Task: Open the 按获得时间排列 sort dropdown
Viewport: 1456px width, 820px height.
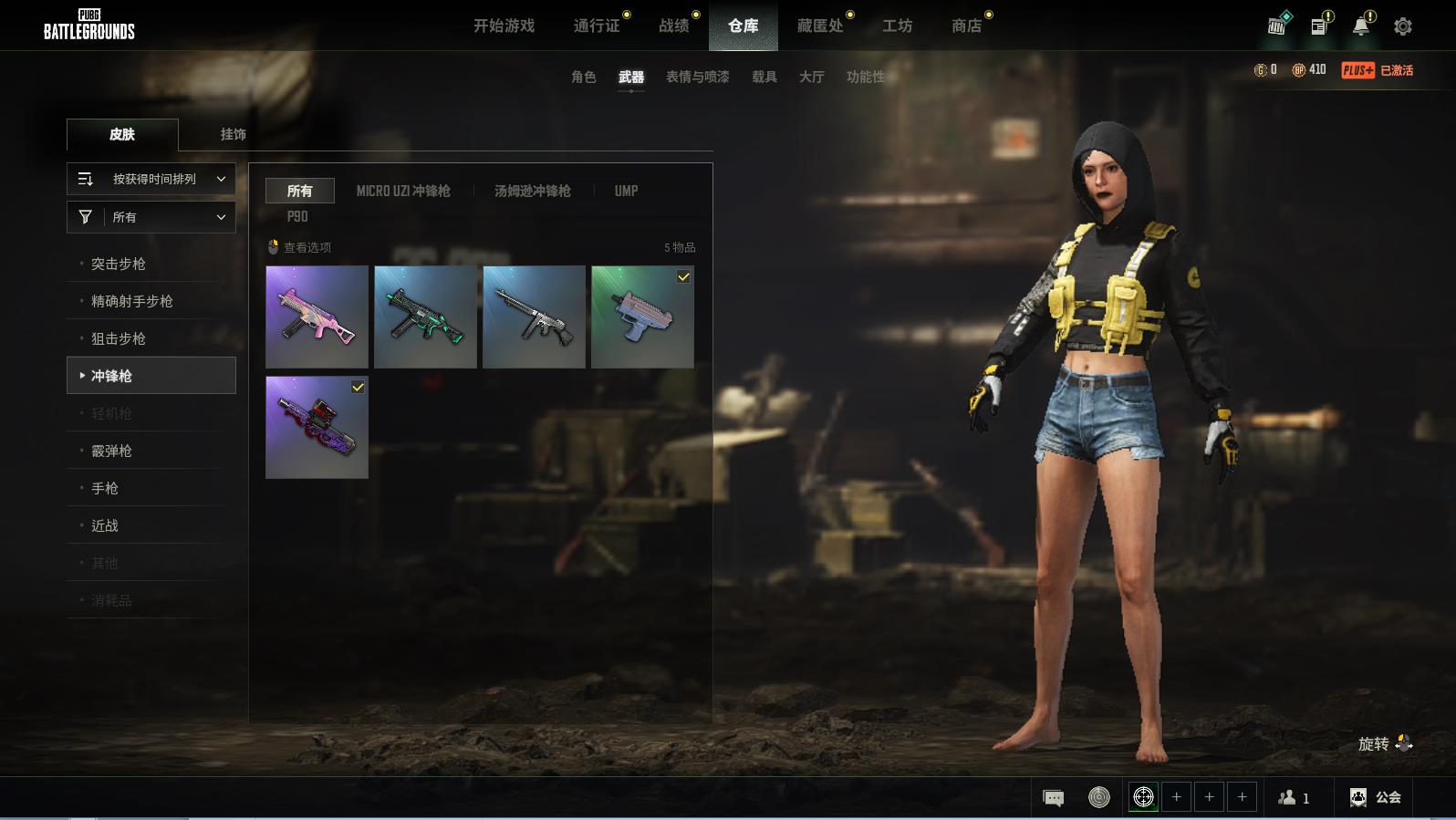Action: pos(151,179)
